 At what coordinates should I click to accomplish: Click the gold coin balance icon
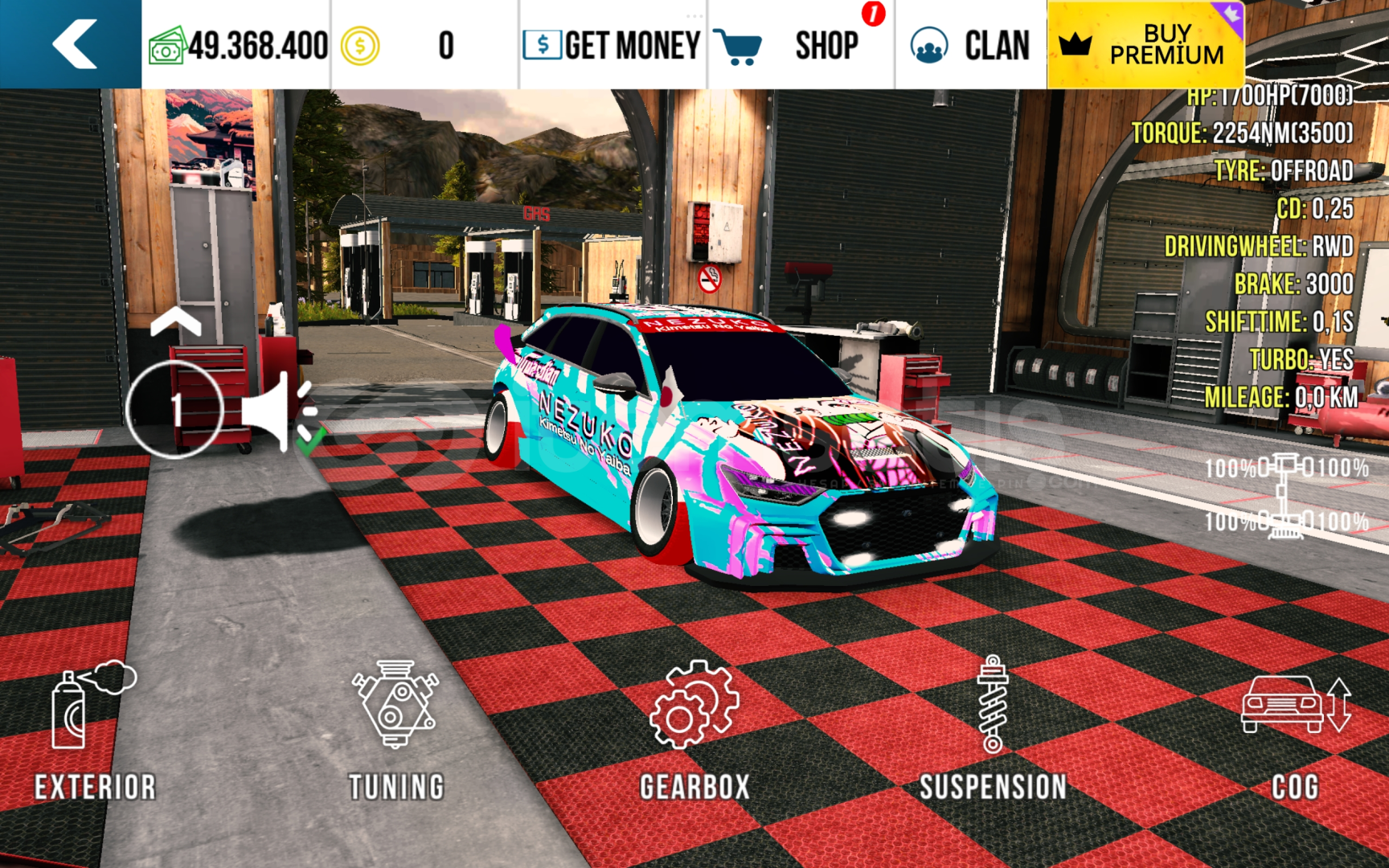coord(359,46)
